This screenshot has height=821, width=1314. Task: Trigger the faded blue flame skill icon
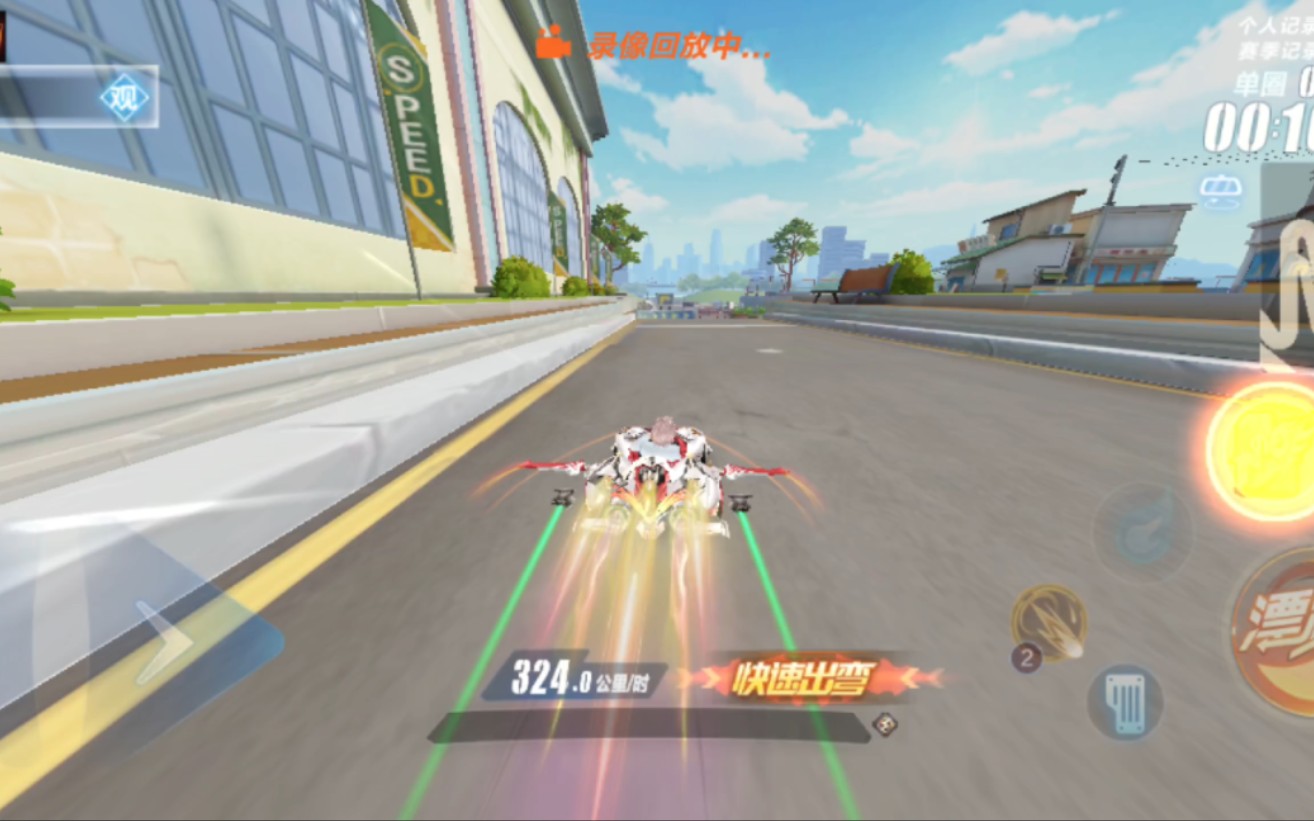coord(1142,531)
